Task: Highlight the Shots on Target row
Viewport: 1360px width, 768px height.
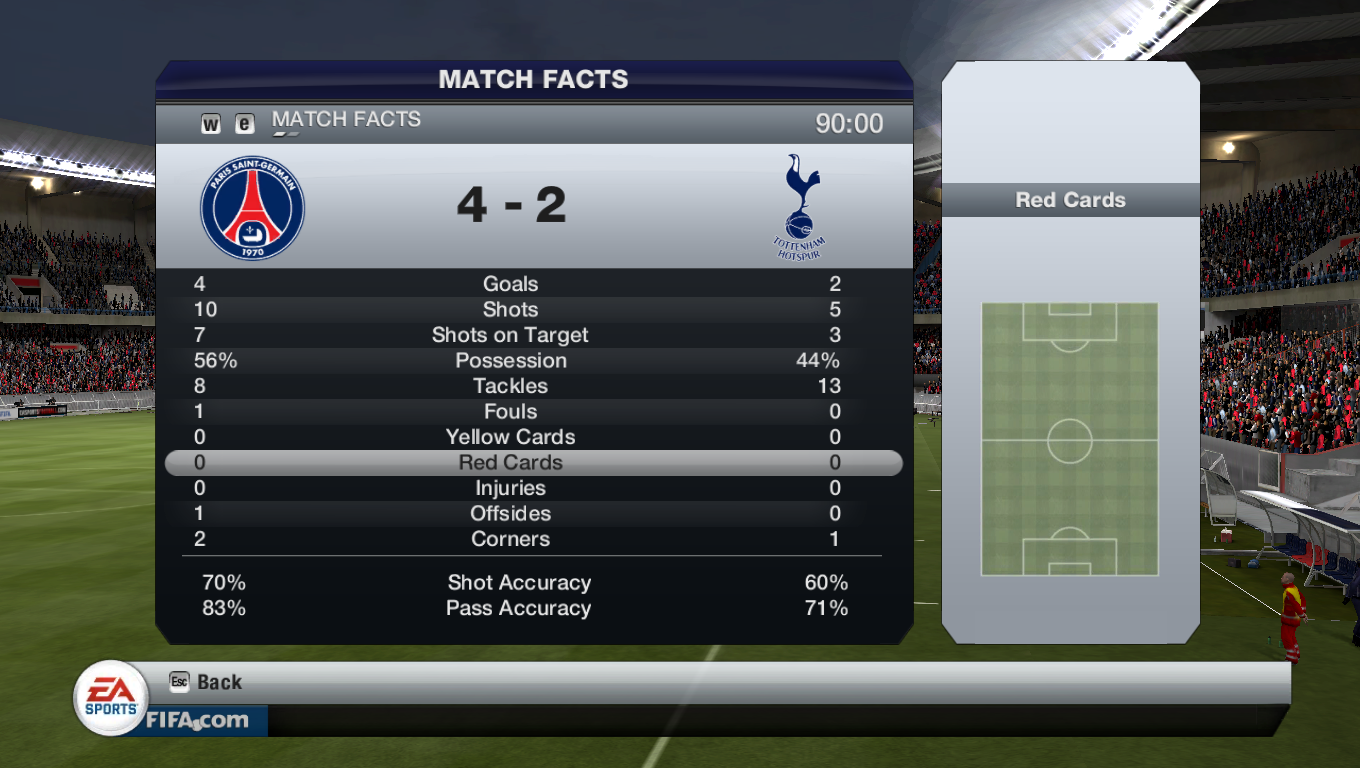Action: point(511,335)
